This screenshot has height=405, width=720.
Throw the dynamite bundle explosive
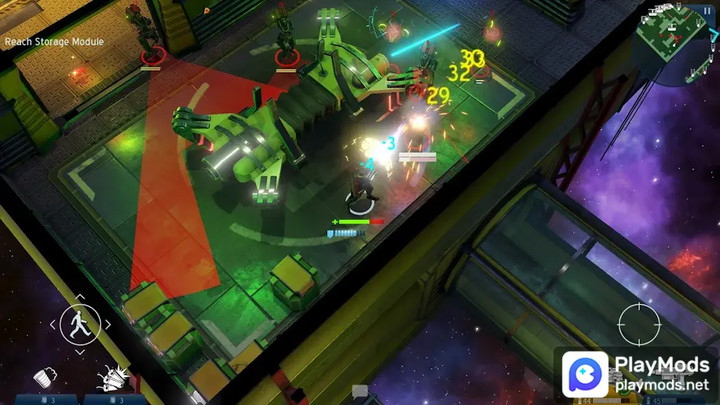110,377
